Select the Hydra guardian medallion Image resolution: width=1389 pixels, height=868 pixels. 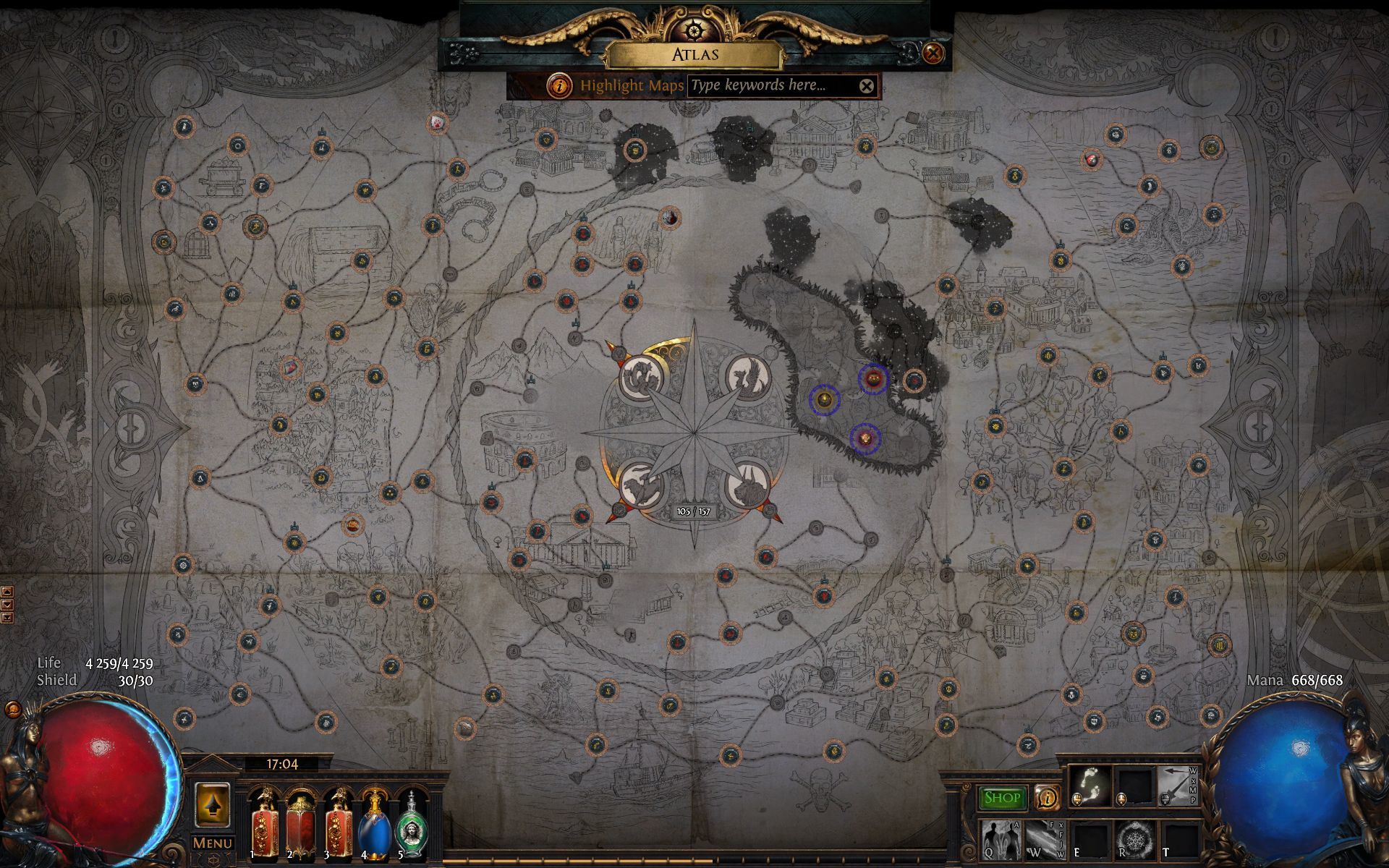[x=640, y=378]
